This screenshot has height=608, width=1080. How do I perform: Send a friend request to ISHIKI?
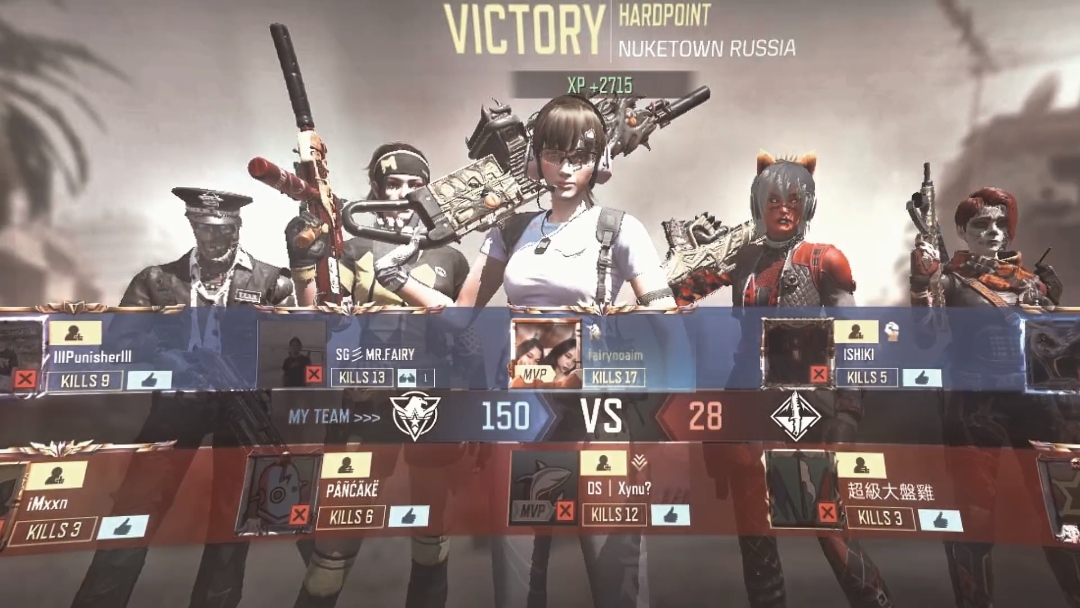(856, 332)
